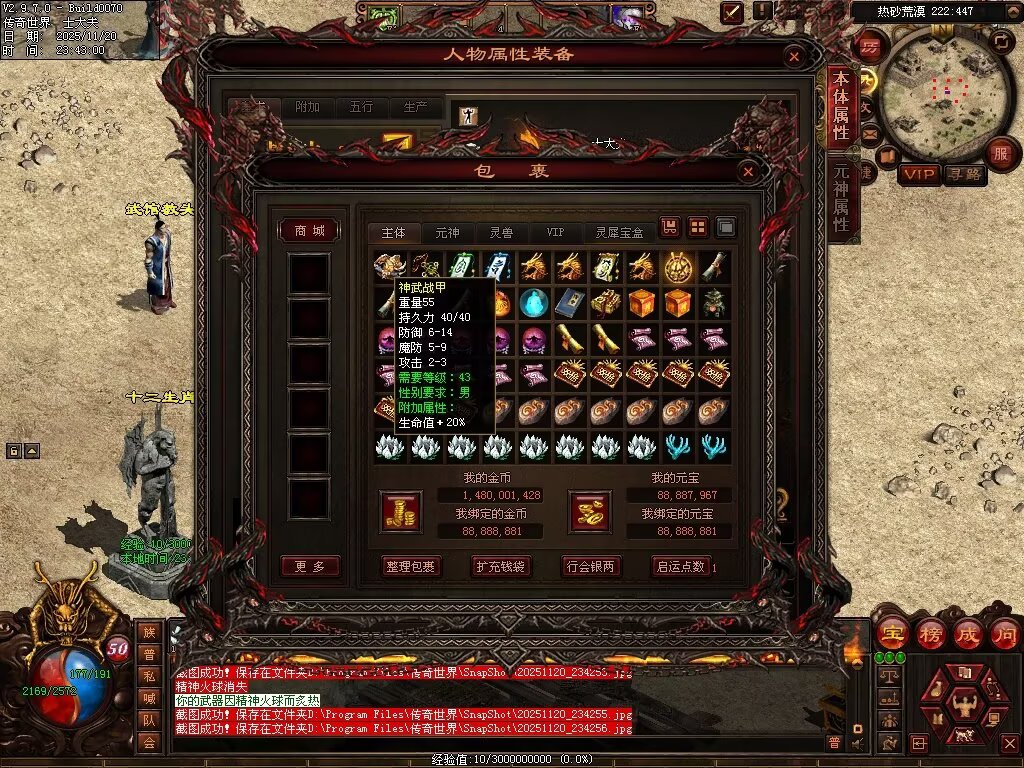
Task: Open the VIP bag tab
Action: pos(555,232)
